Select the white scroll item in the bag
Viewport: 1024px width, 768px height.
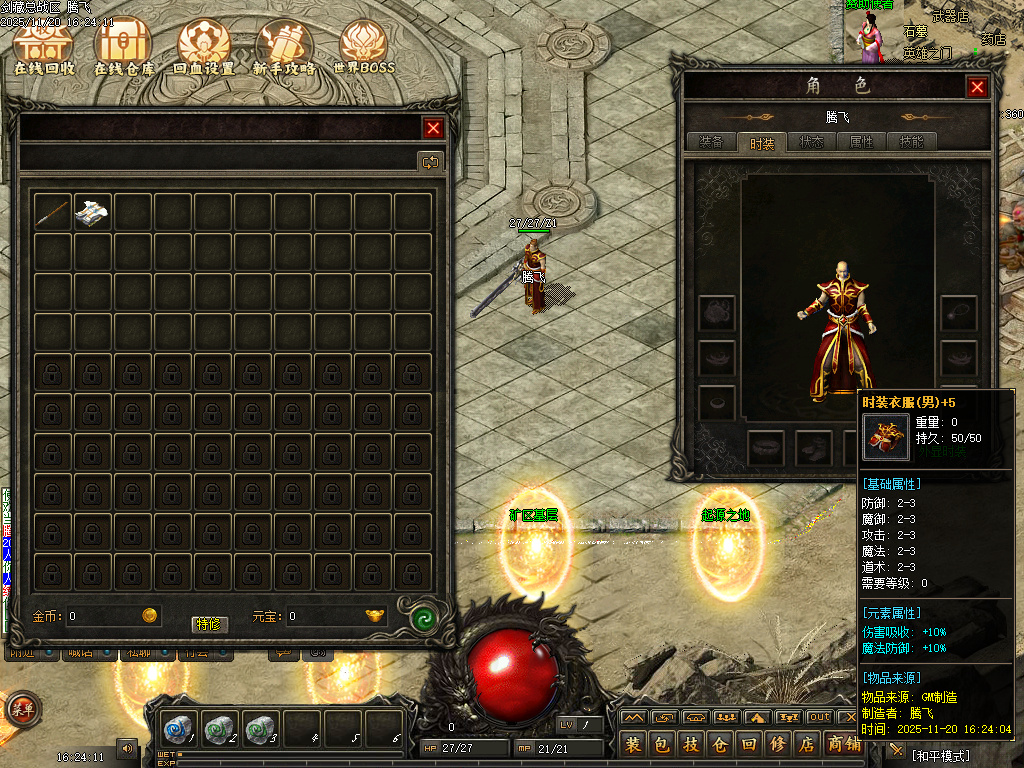(x=93, y=211)
